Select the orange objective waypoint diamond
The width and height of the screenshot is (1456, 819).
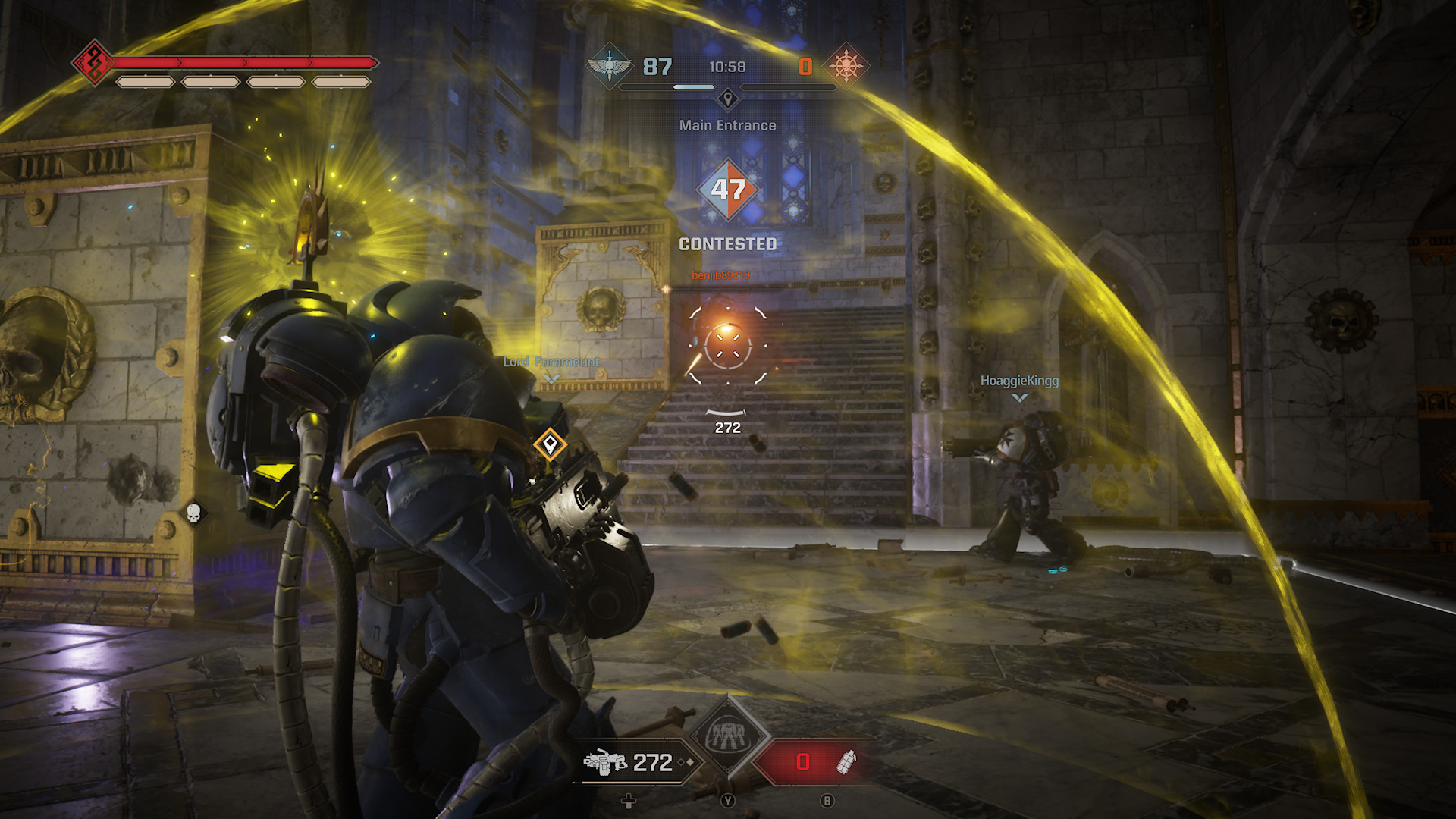tap(550, 444)
